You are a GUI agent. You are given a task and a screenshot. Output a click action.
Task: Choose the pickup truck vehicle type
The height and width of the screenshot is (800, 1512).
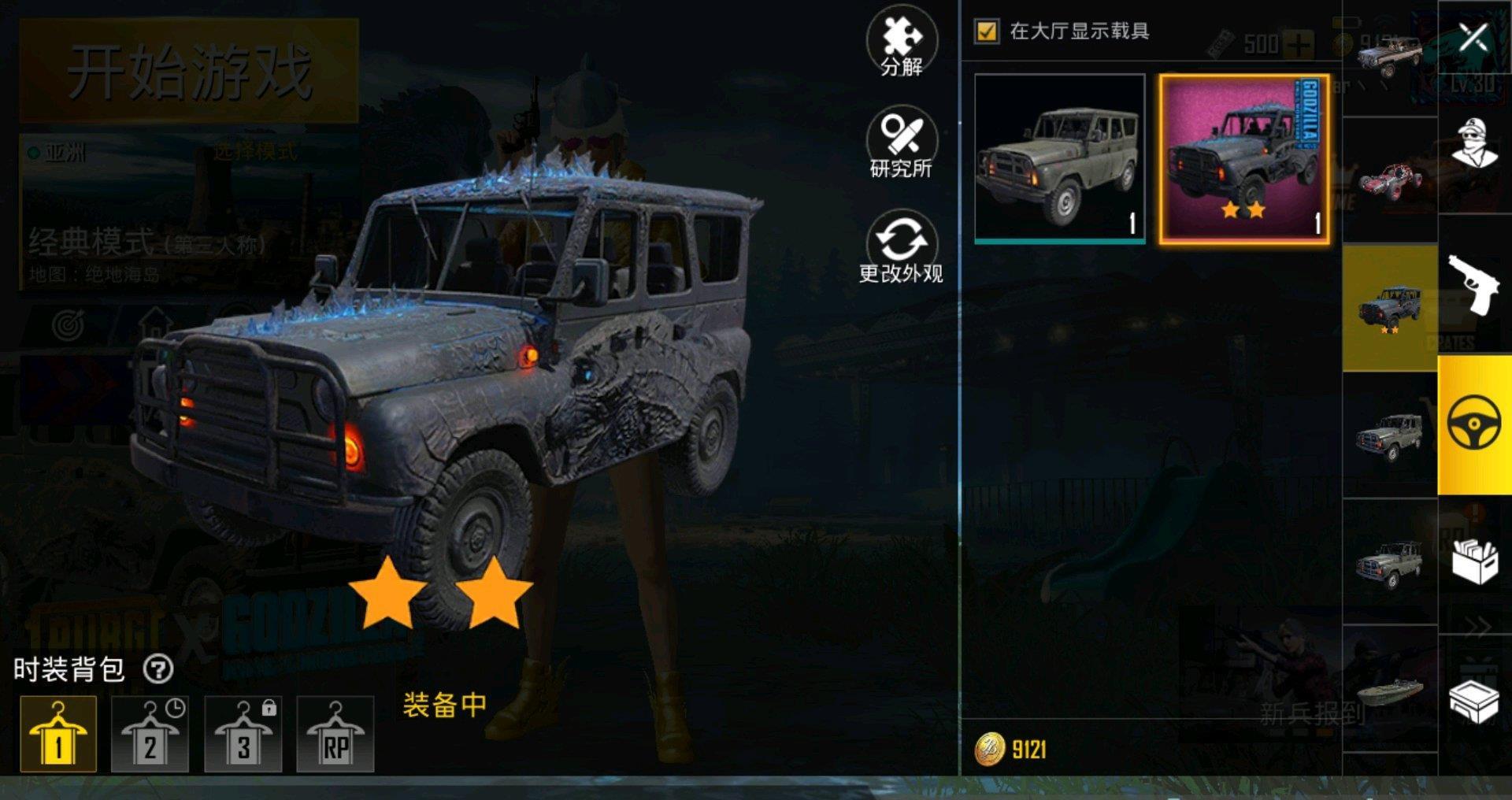[x=1390, y=55]
